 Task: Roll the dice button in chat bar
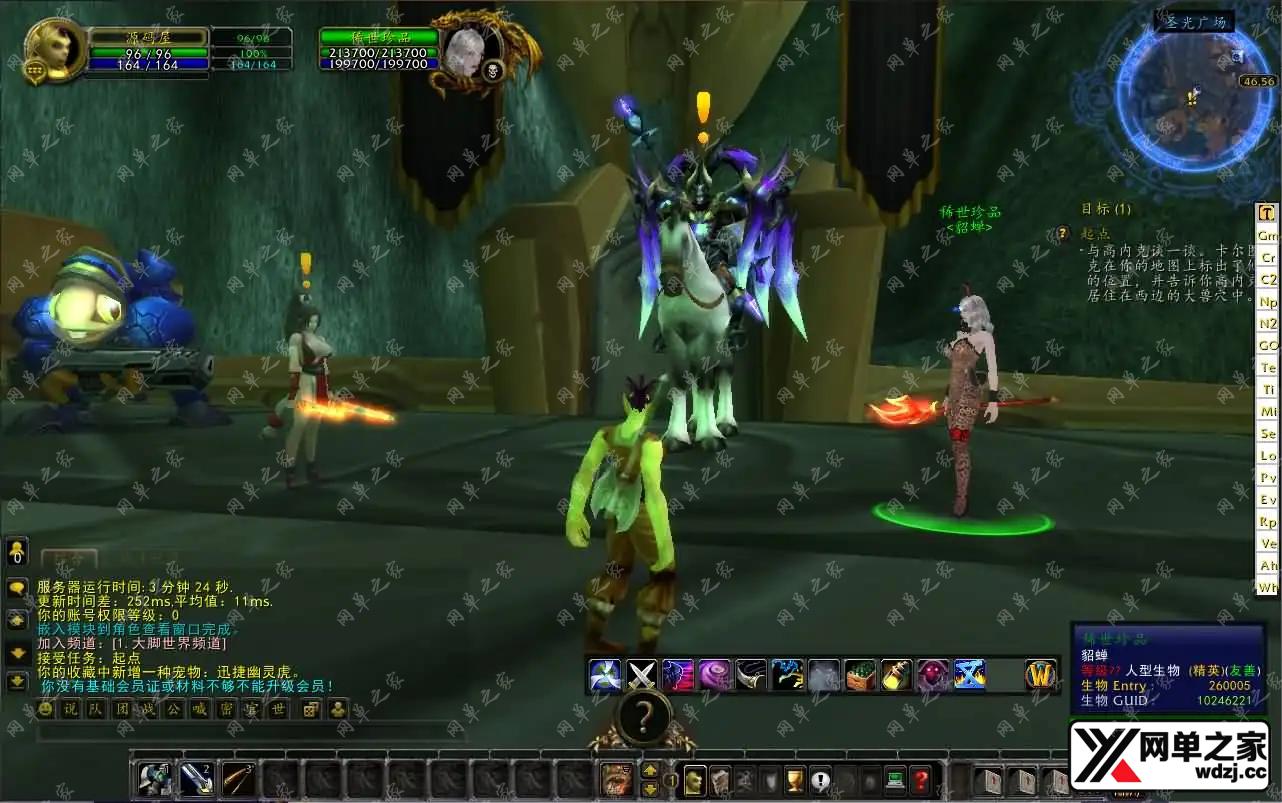(311, 709)
